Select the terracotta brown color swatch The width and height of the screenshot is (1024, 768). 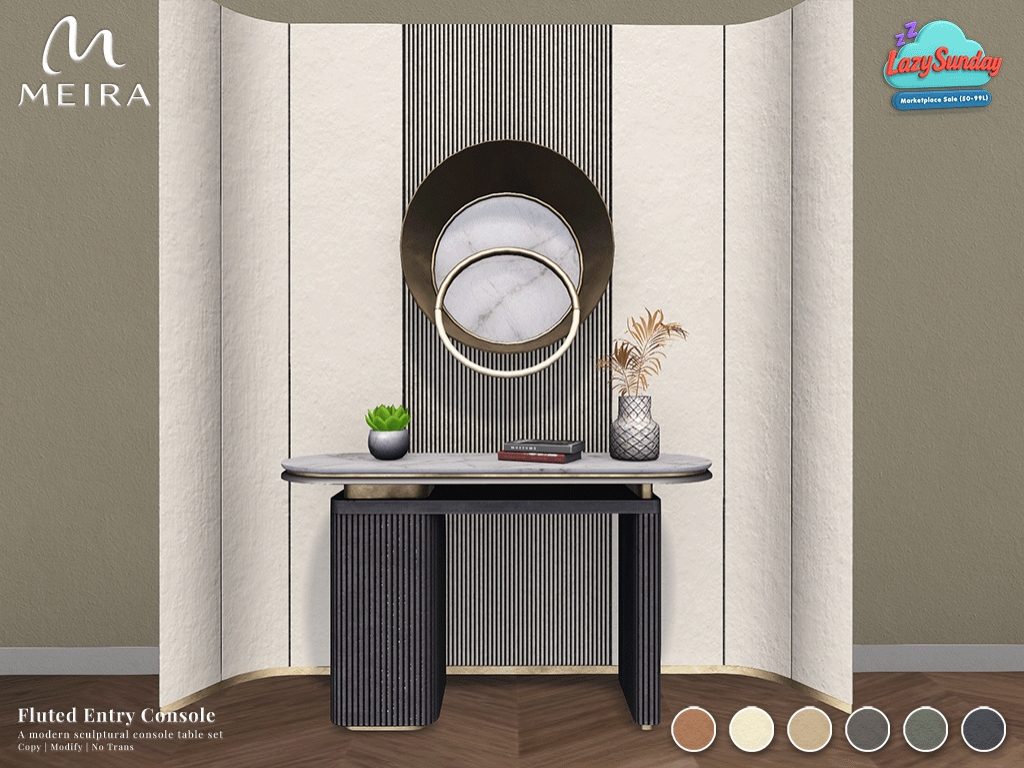[x=693, y=728]
